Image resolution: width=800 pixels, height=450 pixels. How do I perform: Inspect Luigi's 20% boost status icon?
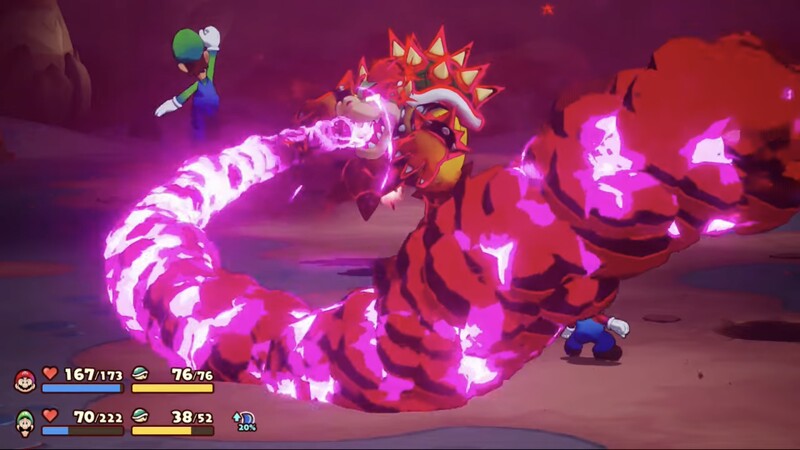coord(243,421)
